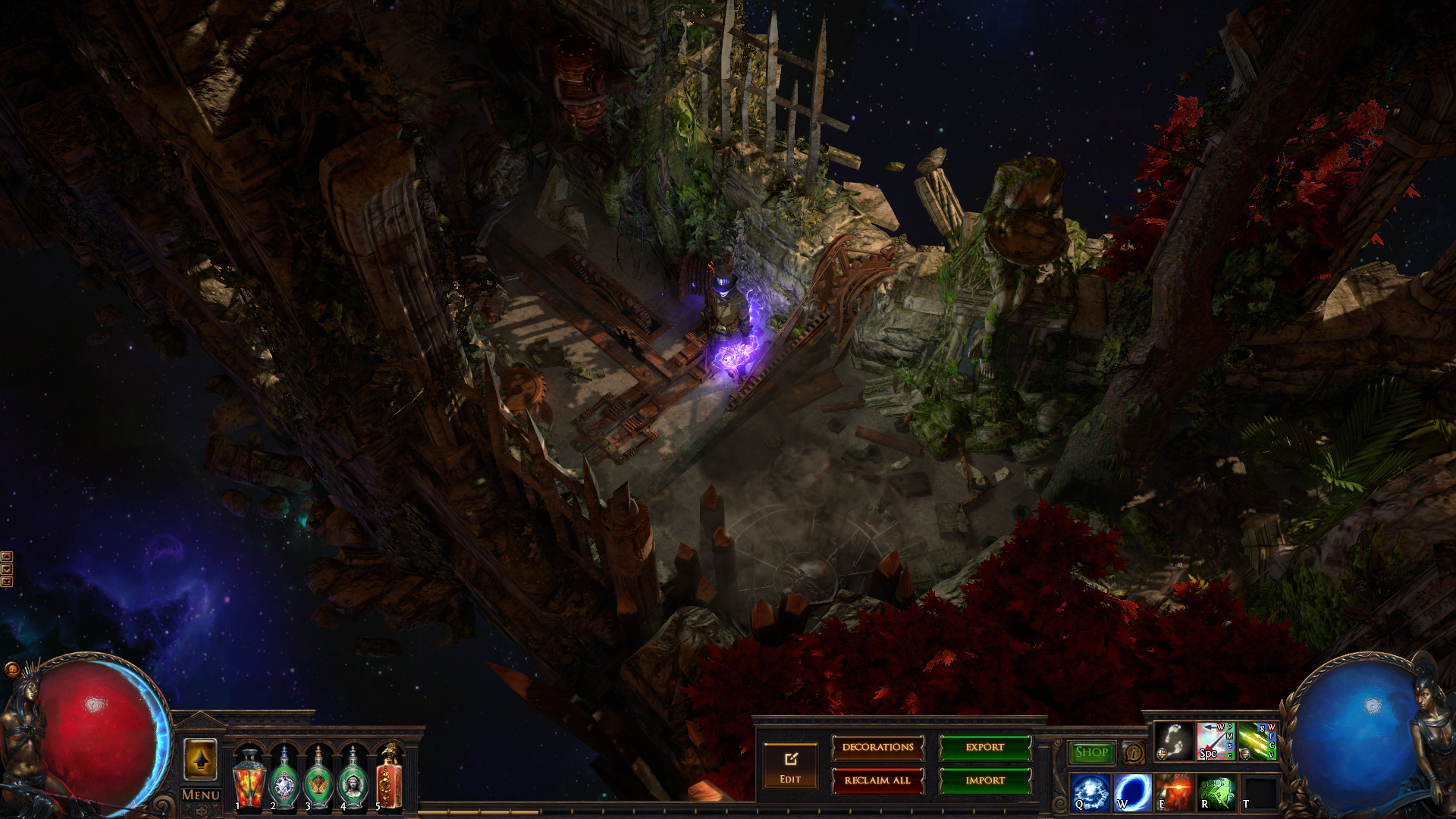Open the Decorations panel
Screen dimensions: 1456x819
pyautogui.click(x=877, y=748)
